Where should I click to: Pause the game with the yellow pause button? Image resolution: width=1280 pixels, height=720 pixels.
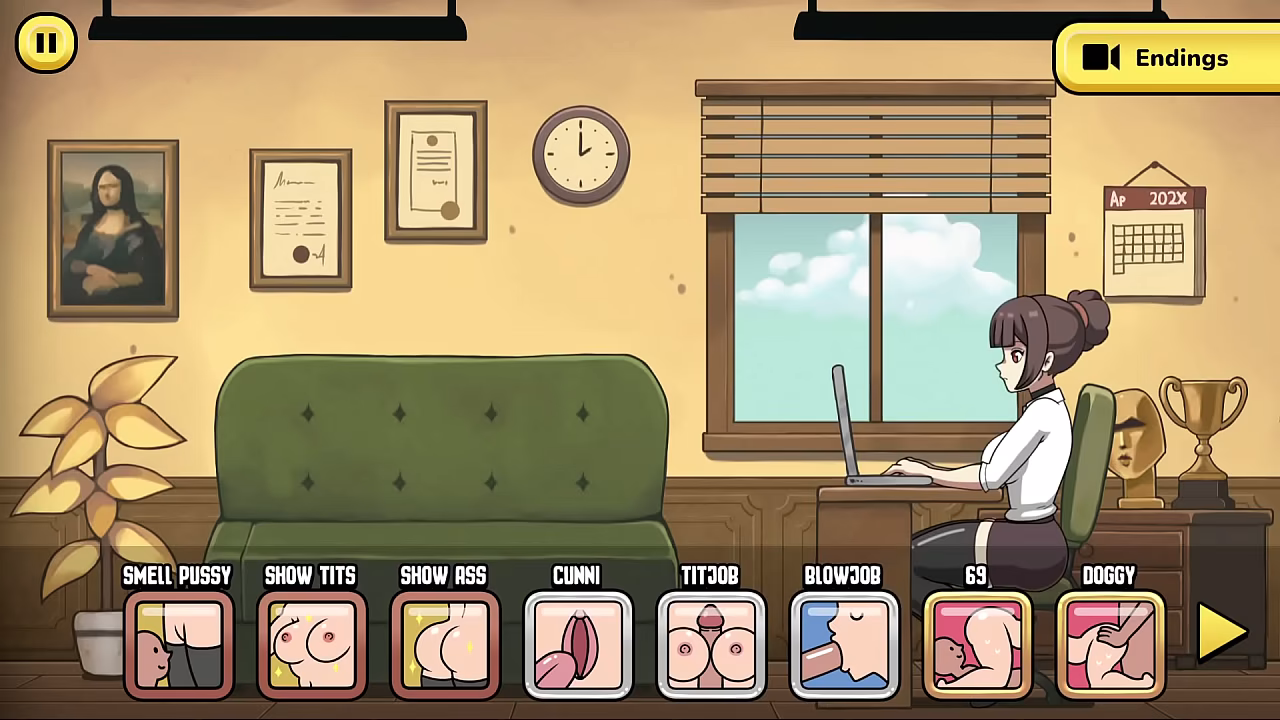(46, 43)
